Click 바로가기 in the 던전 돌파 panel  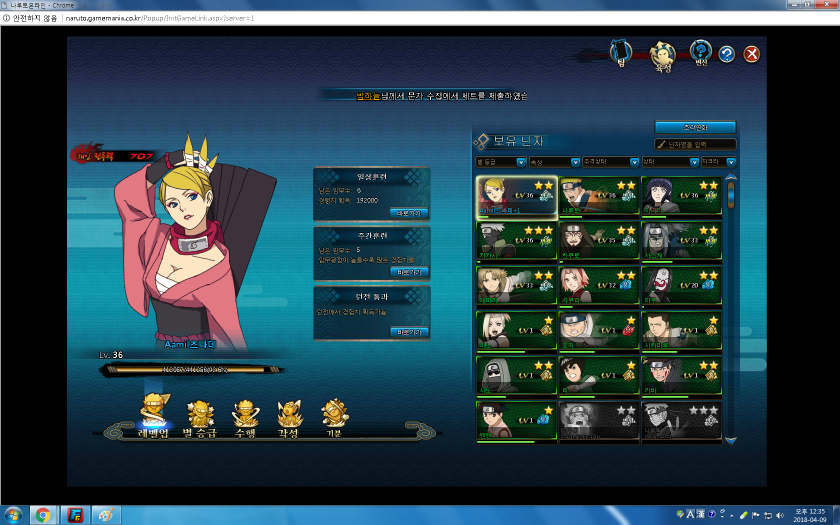409,332
